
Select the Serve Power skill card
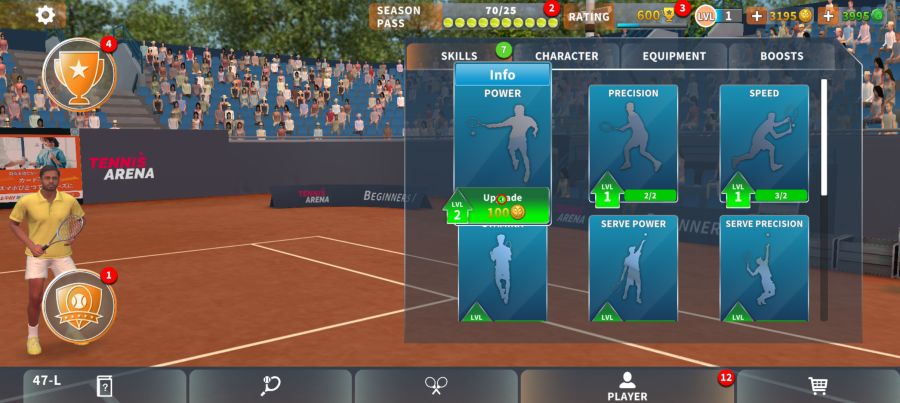click(x=633, y=267)
